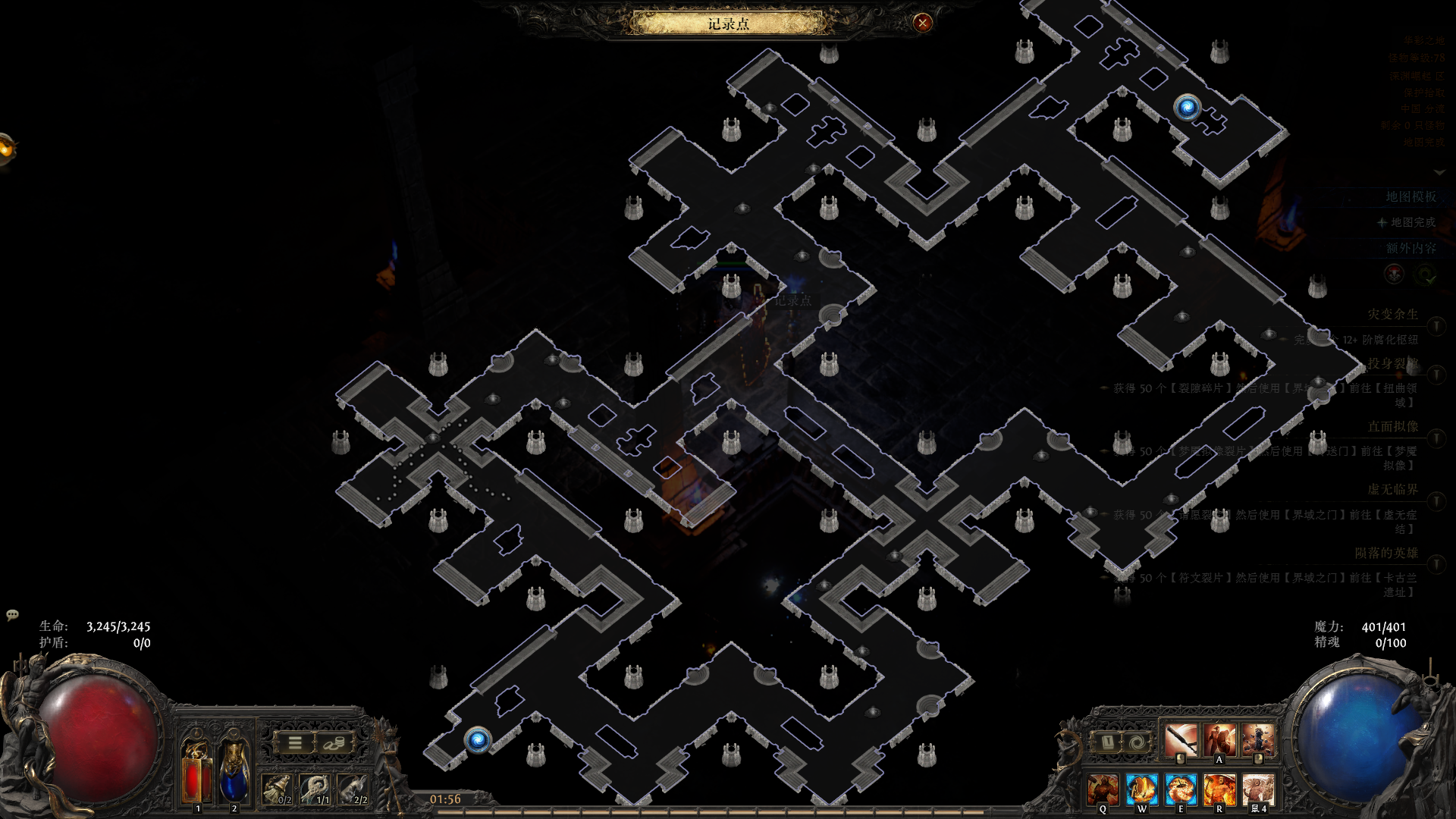Use the utility flask showing 2/2 charges
This screenshot has width=1456, height=819.
(x=353, y=789)
